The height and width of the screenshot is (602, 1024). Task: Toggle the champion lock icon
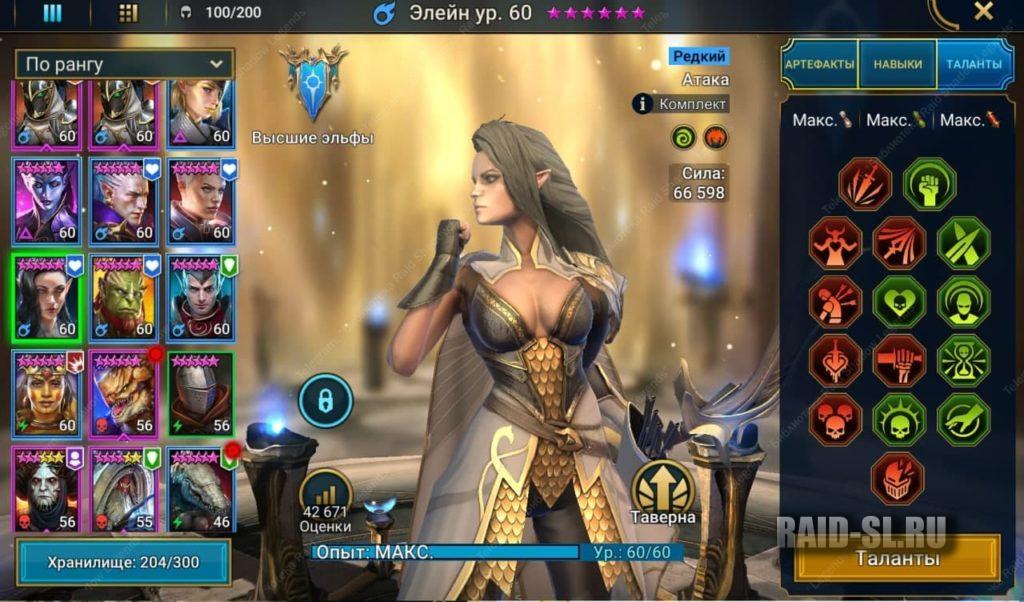click(x=325, y=400)
